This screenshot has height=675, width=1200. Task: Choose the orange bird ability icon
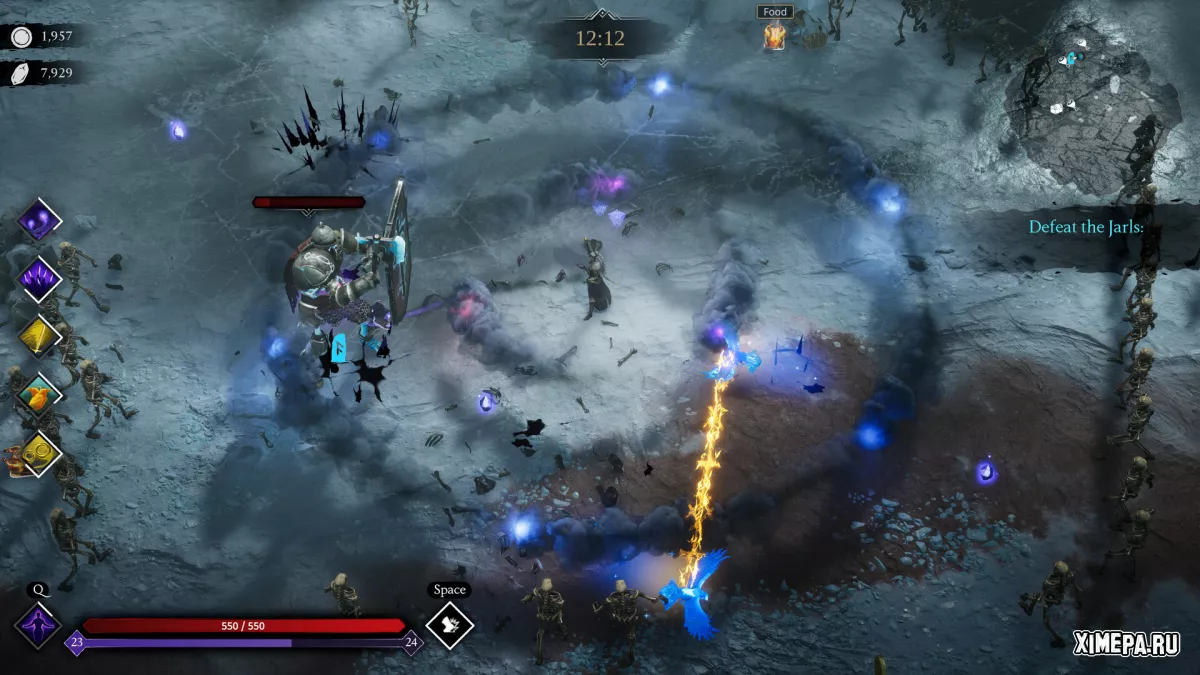[40, 395]
